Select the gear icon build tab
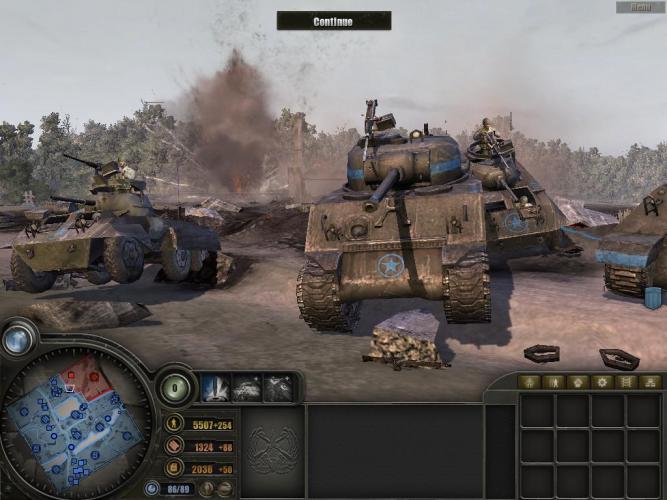Image resolution: width=667 pixels, height=500 pixels. (602, 382)
